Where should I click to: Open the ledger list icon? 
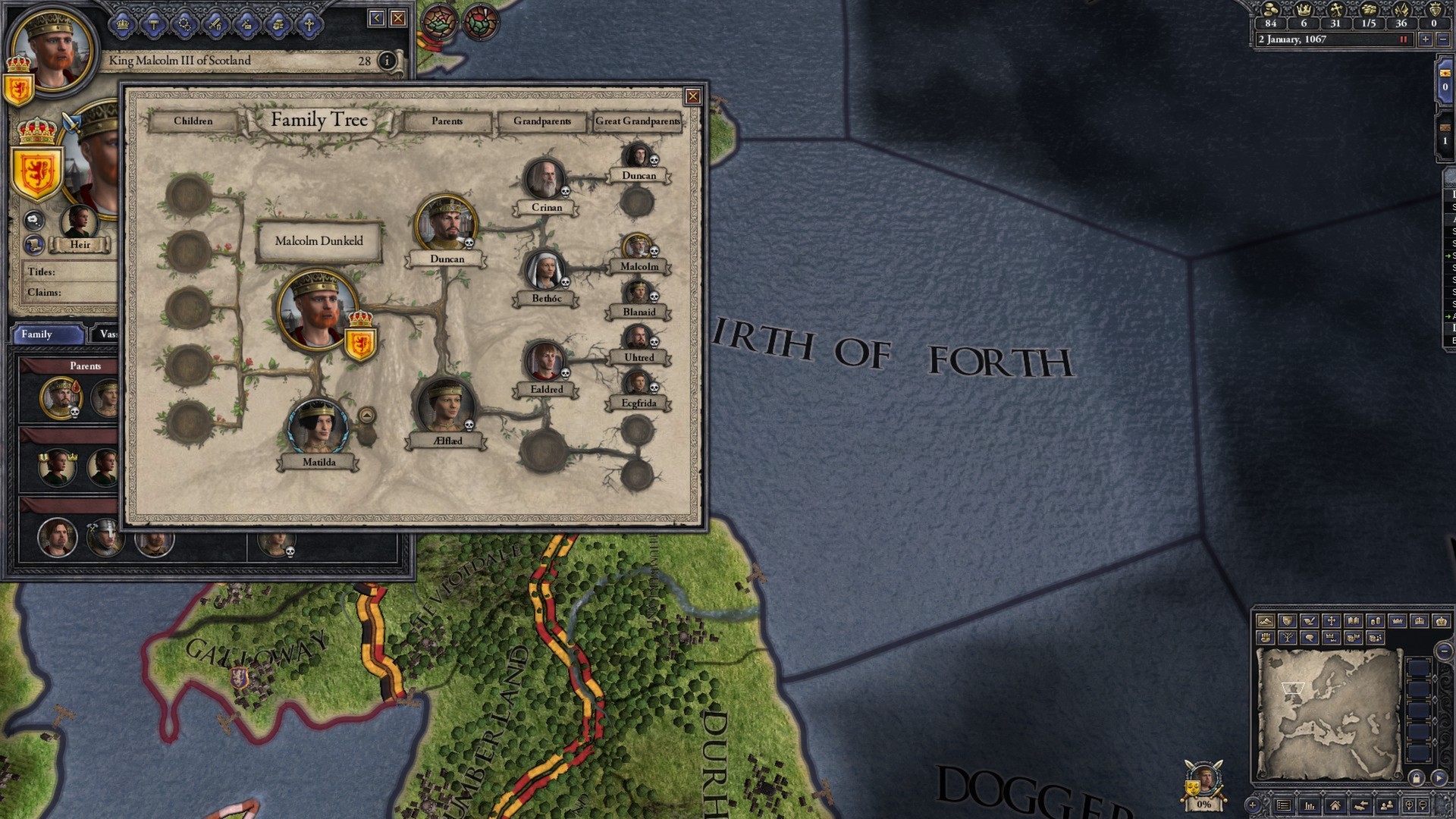click(x=1285, y=807)
